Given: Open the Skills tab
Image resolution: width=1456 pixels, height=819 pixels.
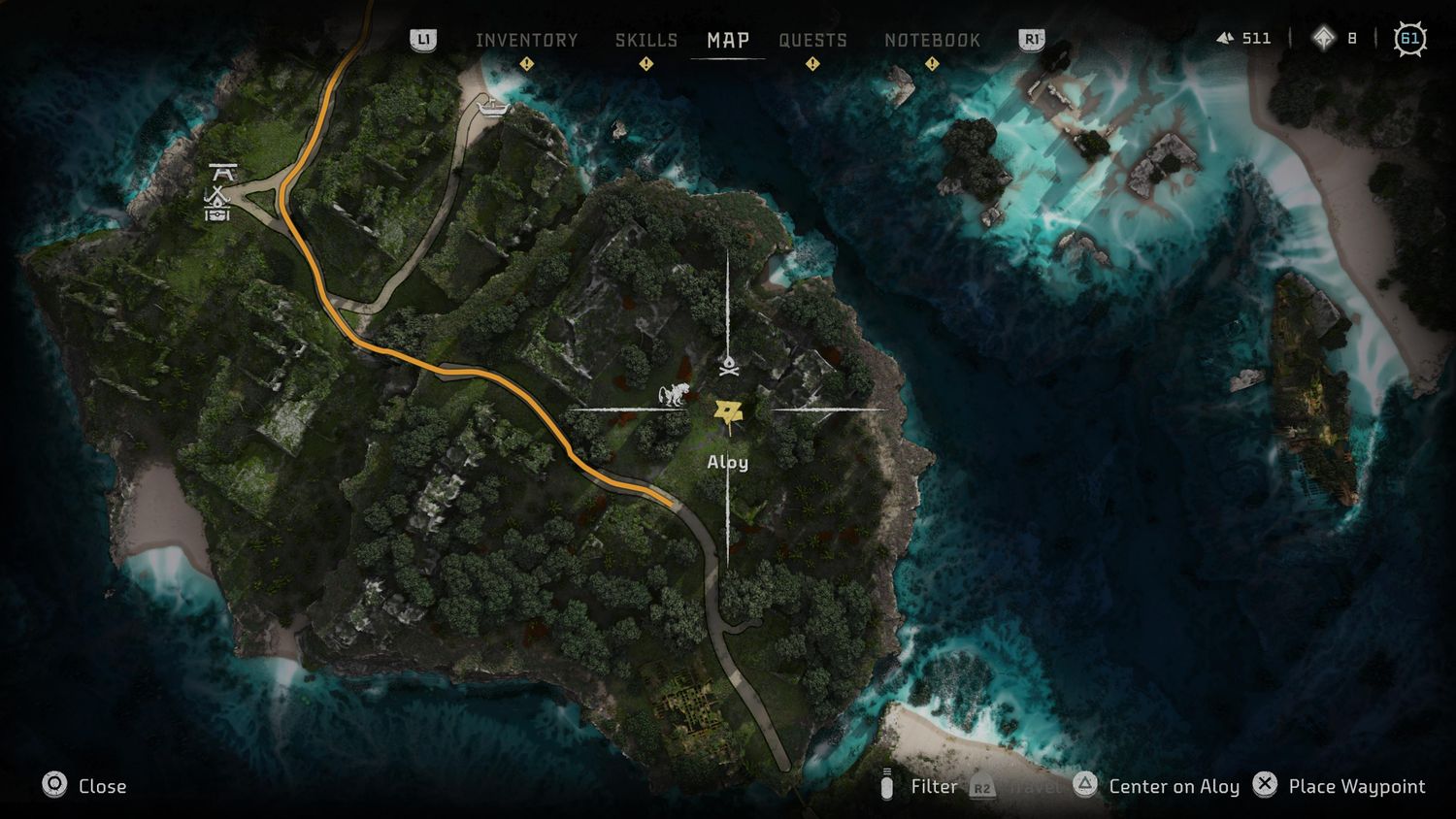Looking at the screenshot, I should 645,40.
